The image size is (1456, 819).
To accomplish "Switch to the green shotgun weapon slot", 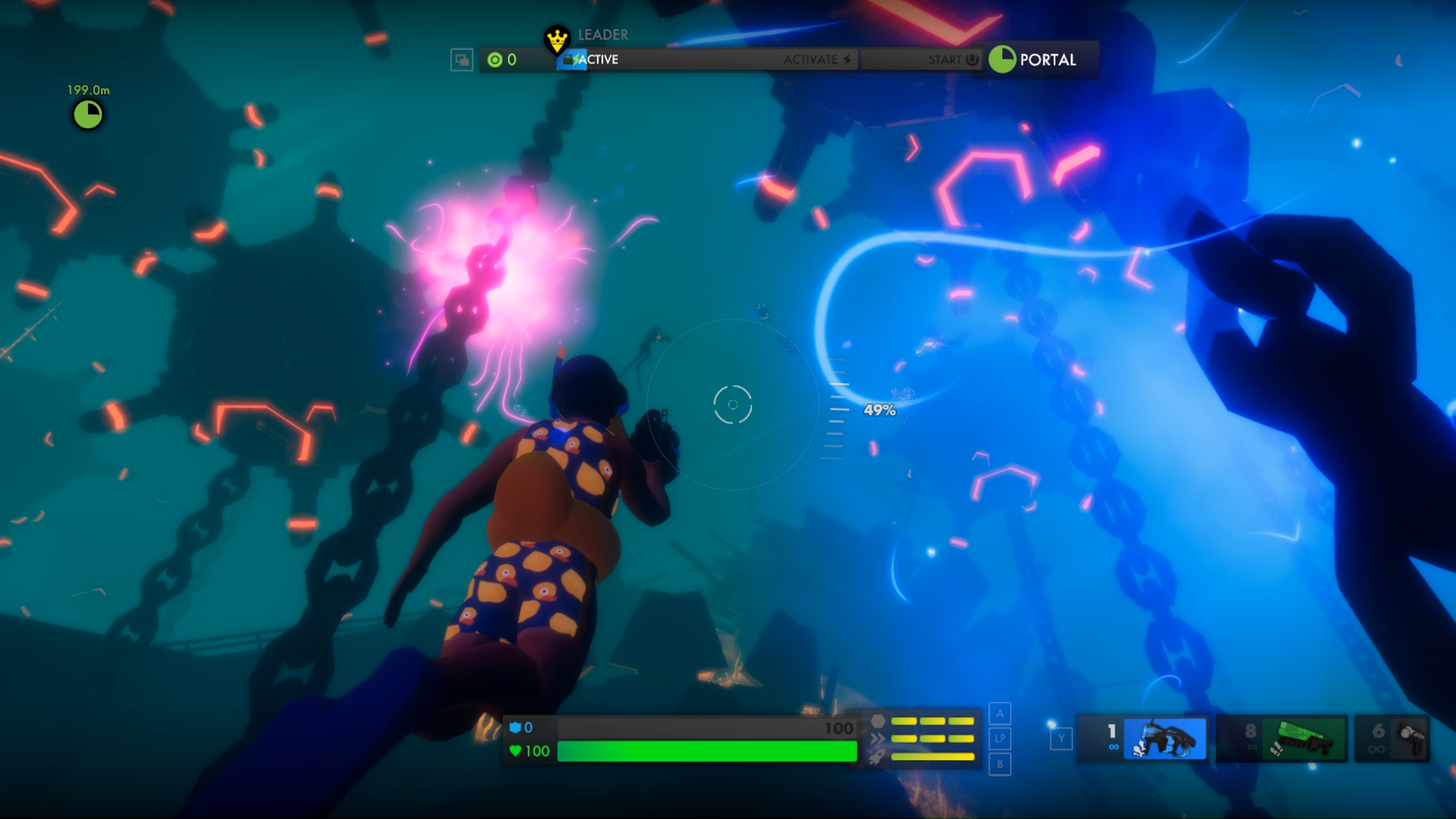I will click(x=1303, y=739).
